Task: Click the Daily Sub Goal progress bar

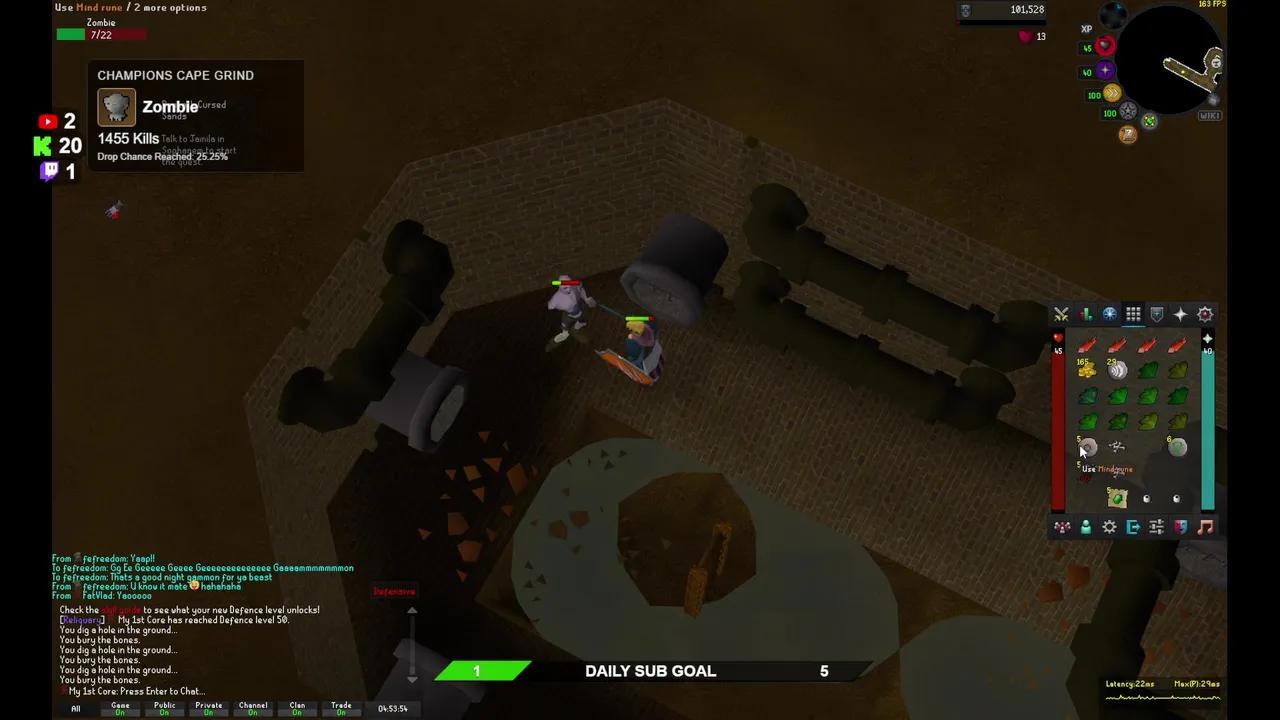Action: (650, 671)
